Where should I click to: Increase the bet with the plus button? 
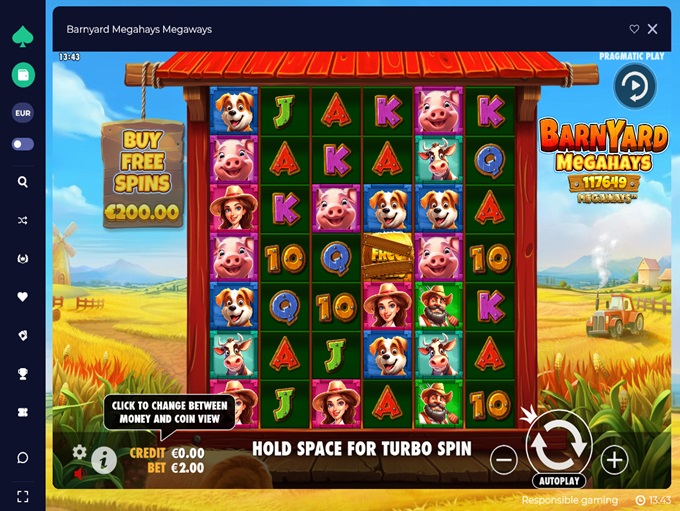coord(614,460)
